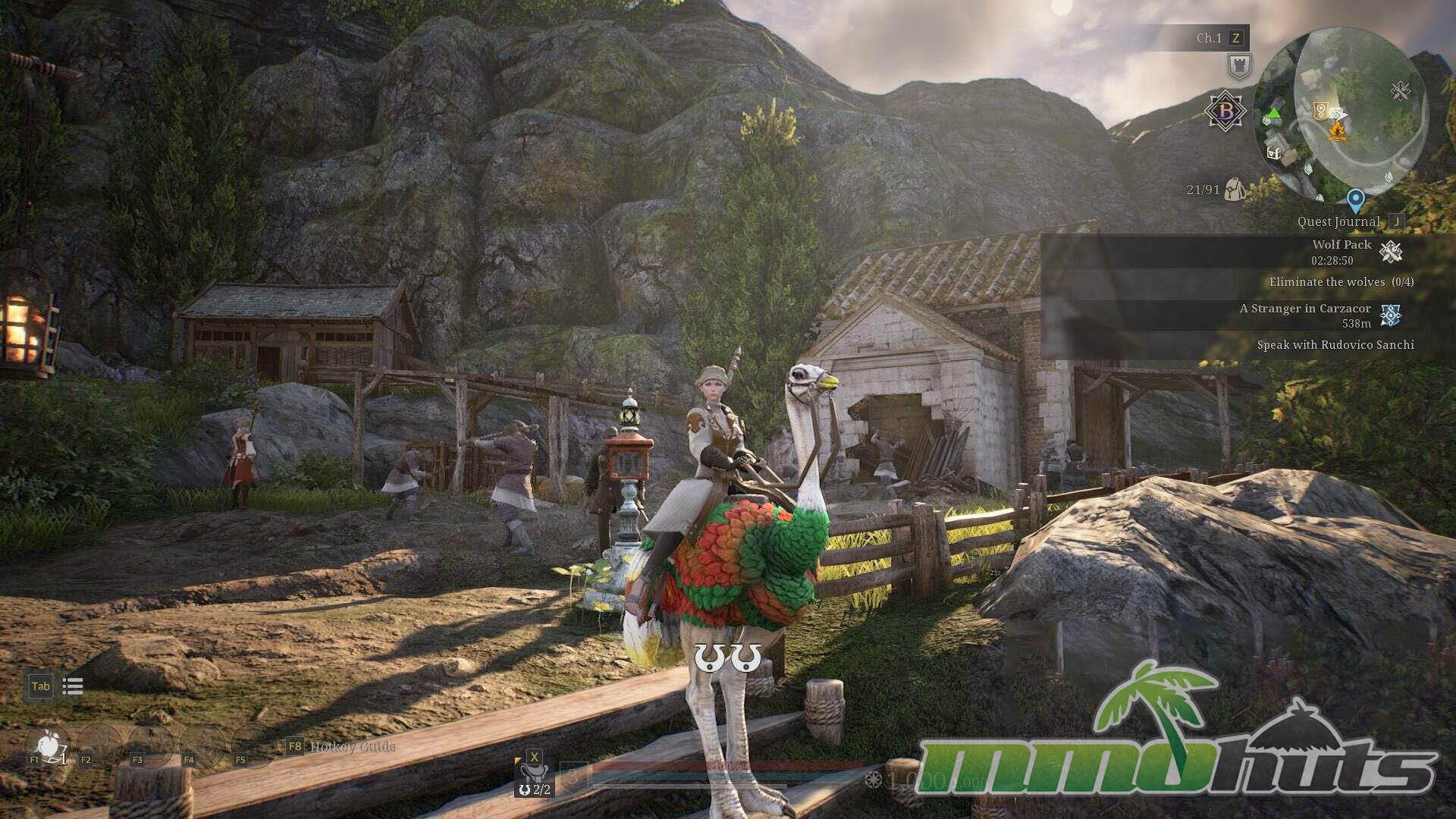Click the campfire marker on the minimap

pyautogui.click(x=1337, y=132)
